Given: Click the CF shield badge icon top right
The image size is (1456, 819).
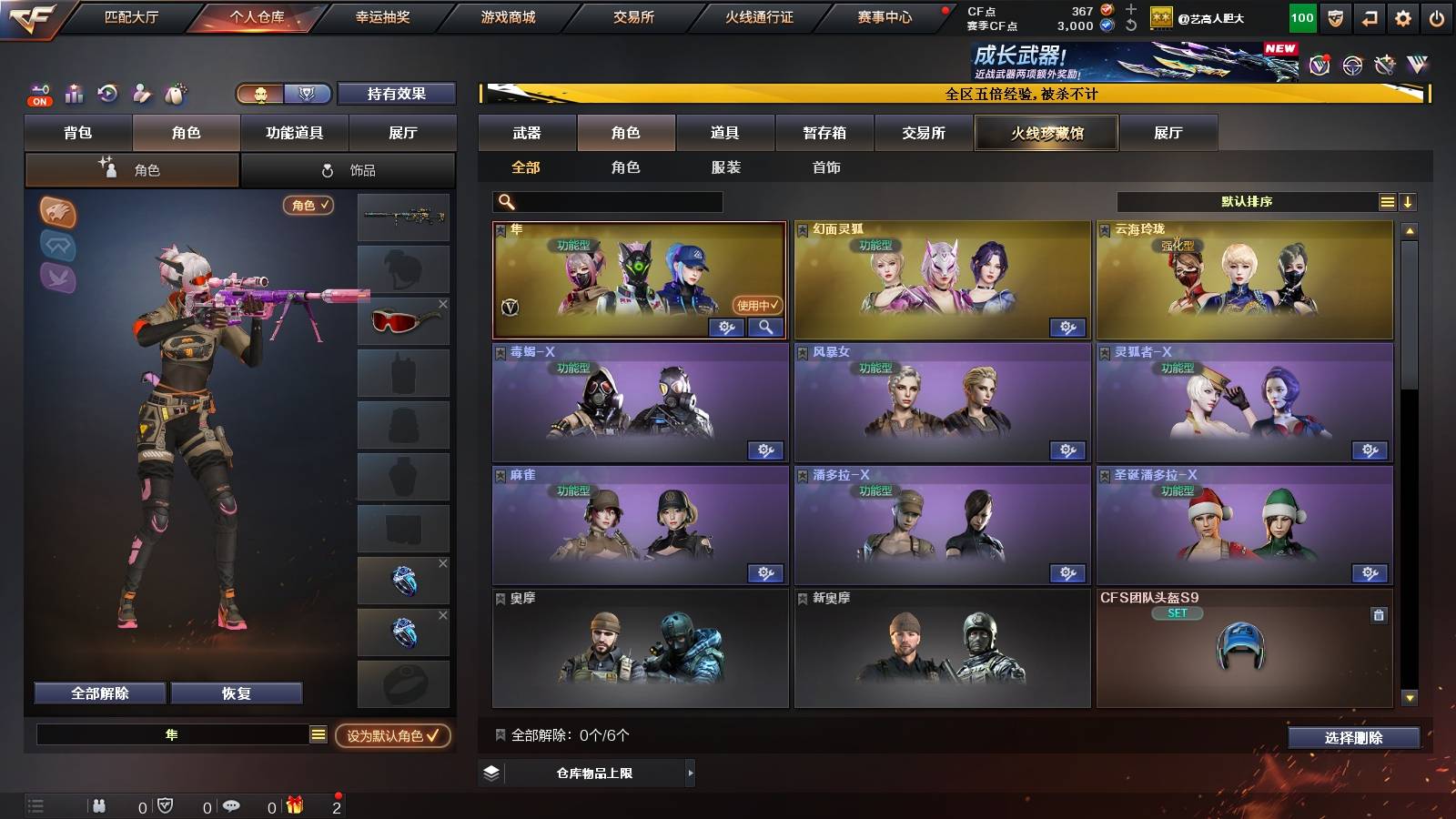Looking at the screenshot, I should (x=1335, y=17).
